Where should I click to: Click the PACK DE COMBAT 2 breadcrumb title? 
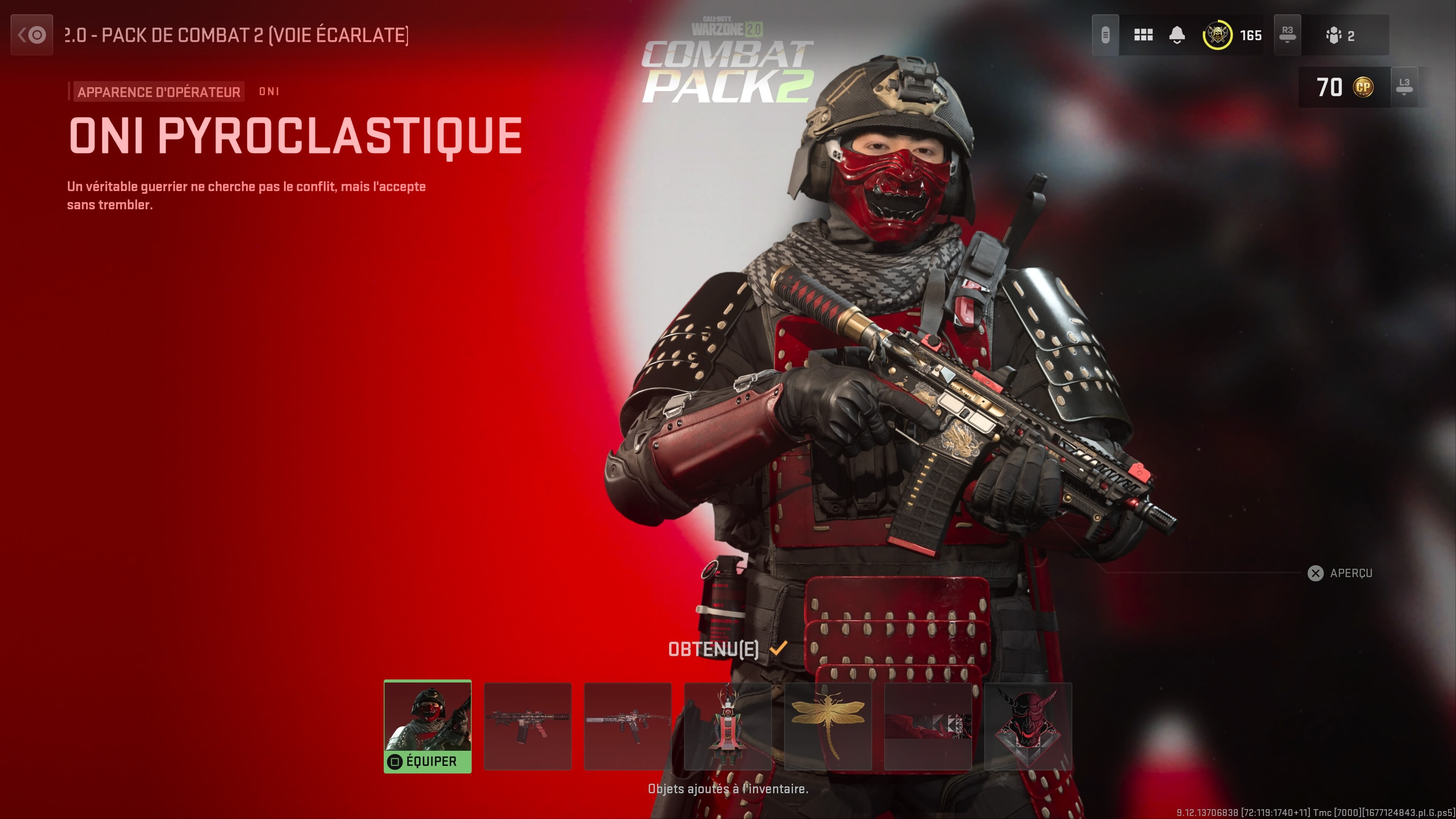[237, 35]
